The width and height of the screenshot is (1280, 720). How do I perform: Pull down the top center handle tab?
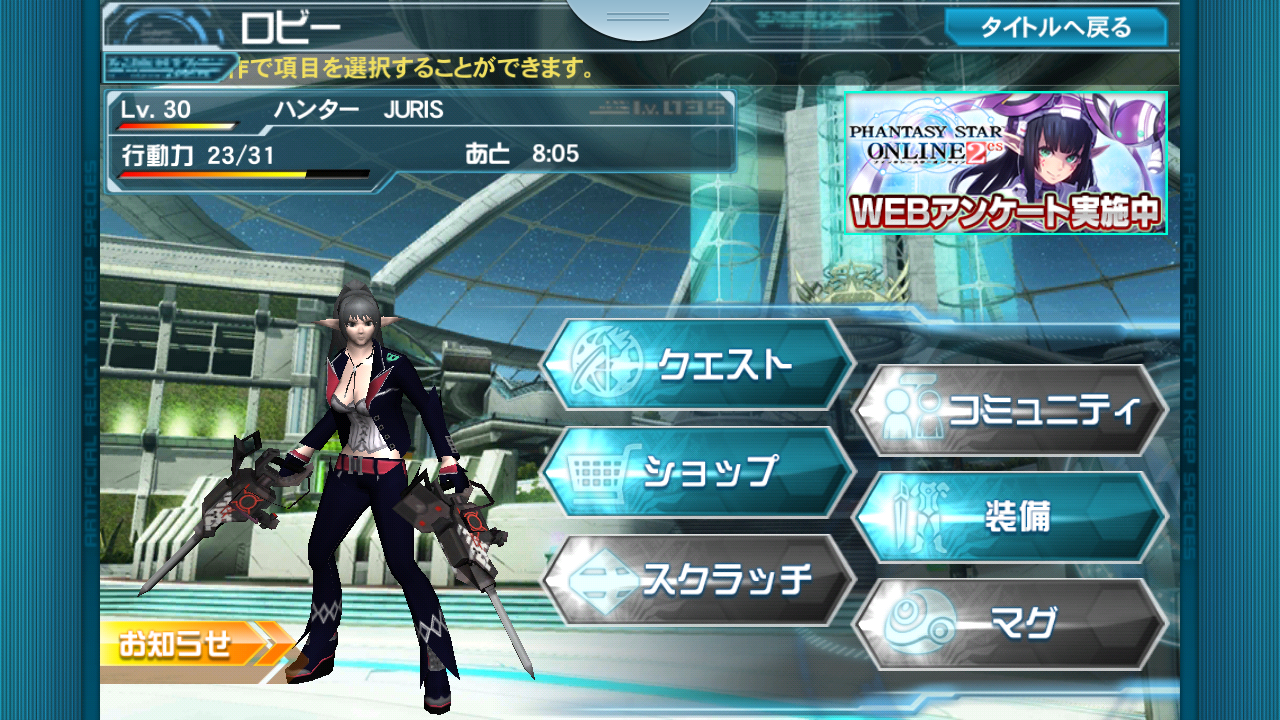tap(638, 18)
